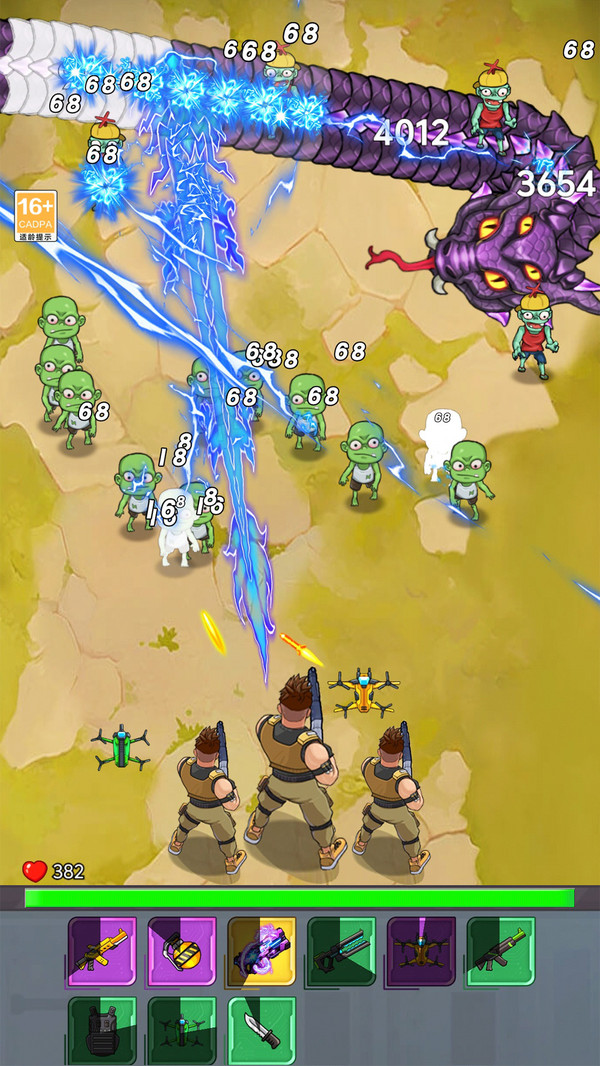Select the yellow assault rifle slot
600x1066 pixels.
(102, 951)
